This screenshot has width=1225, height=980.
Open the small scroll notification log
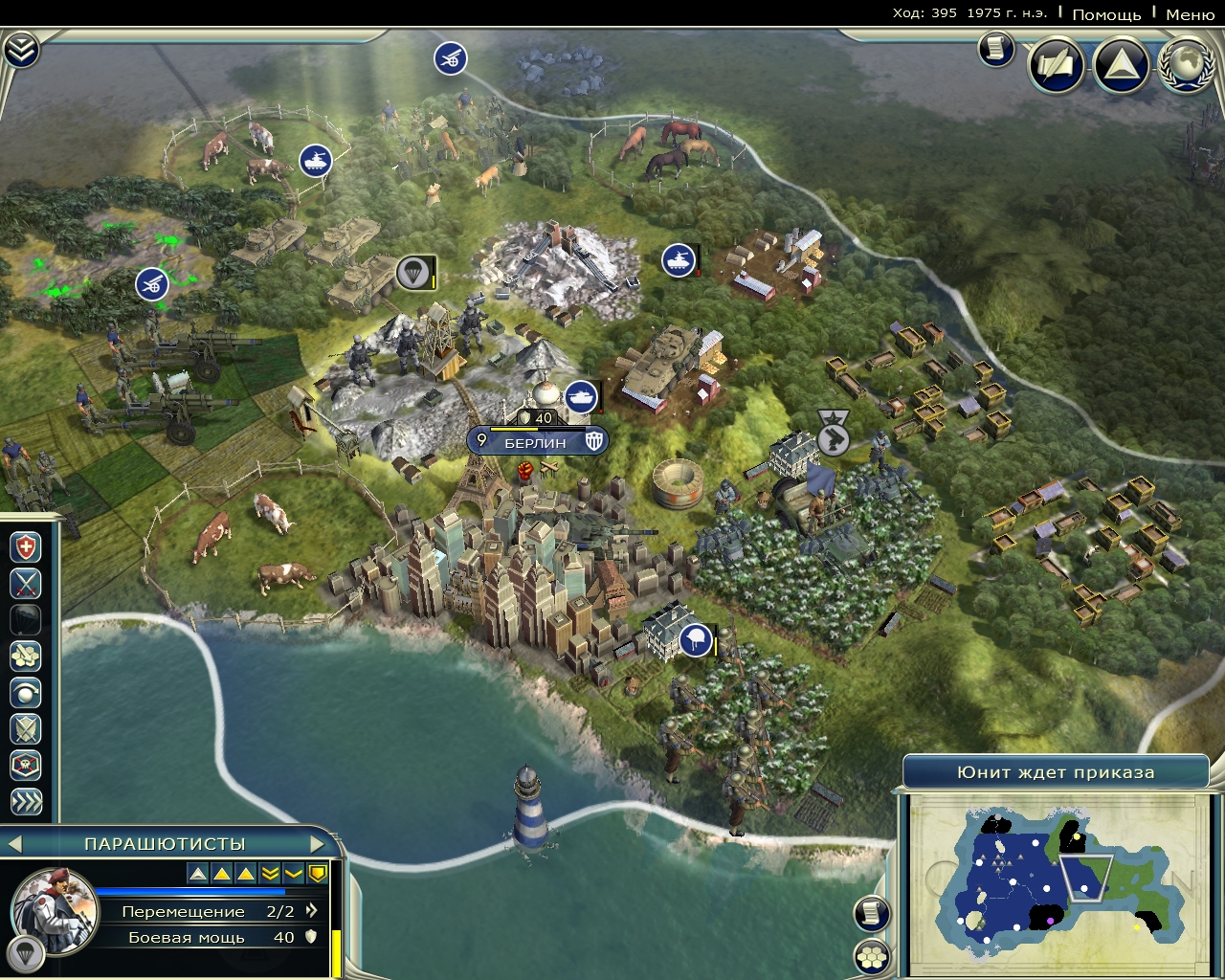(x=996, y=48)
